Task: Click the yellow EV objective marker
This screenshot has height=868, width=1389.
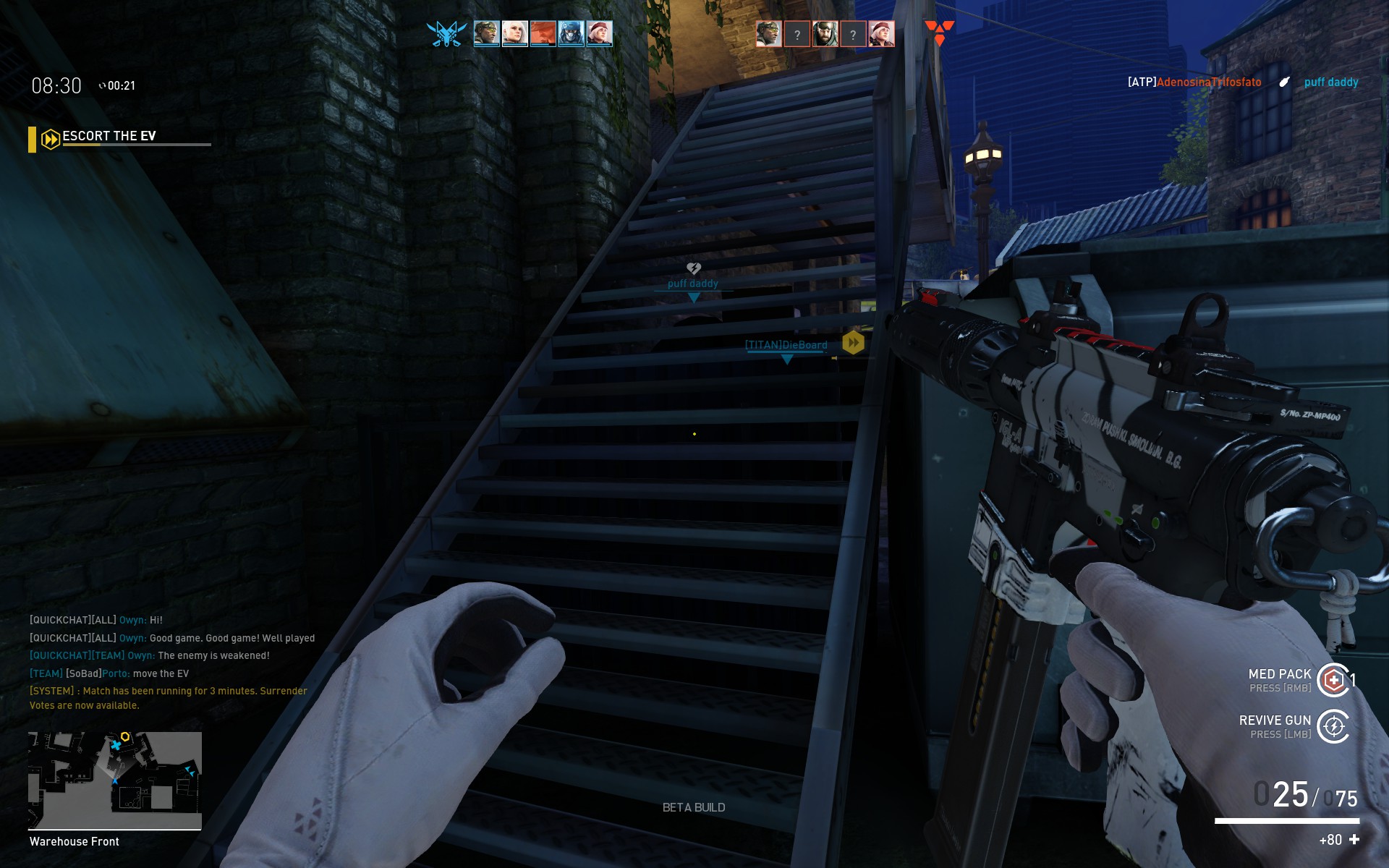Action: click(x=853, y=342)
